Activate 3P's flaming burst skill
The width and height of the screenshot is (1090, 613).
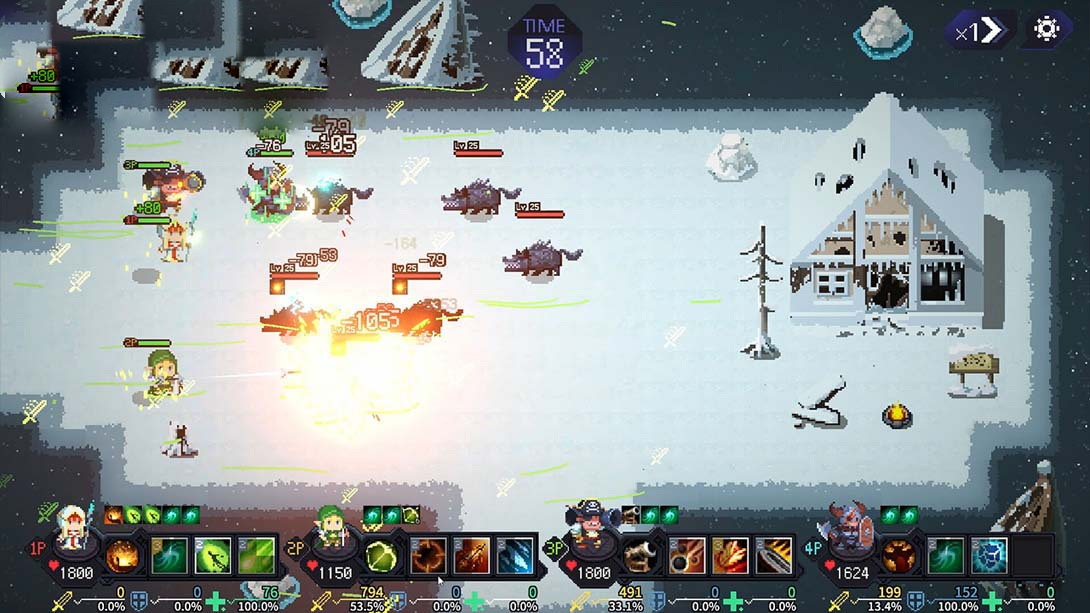coord(730,556)
